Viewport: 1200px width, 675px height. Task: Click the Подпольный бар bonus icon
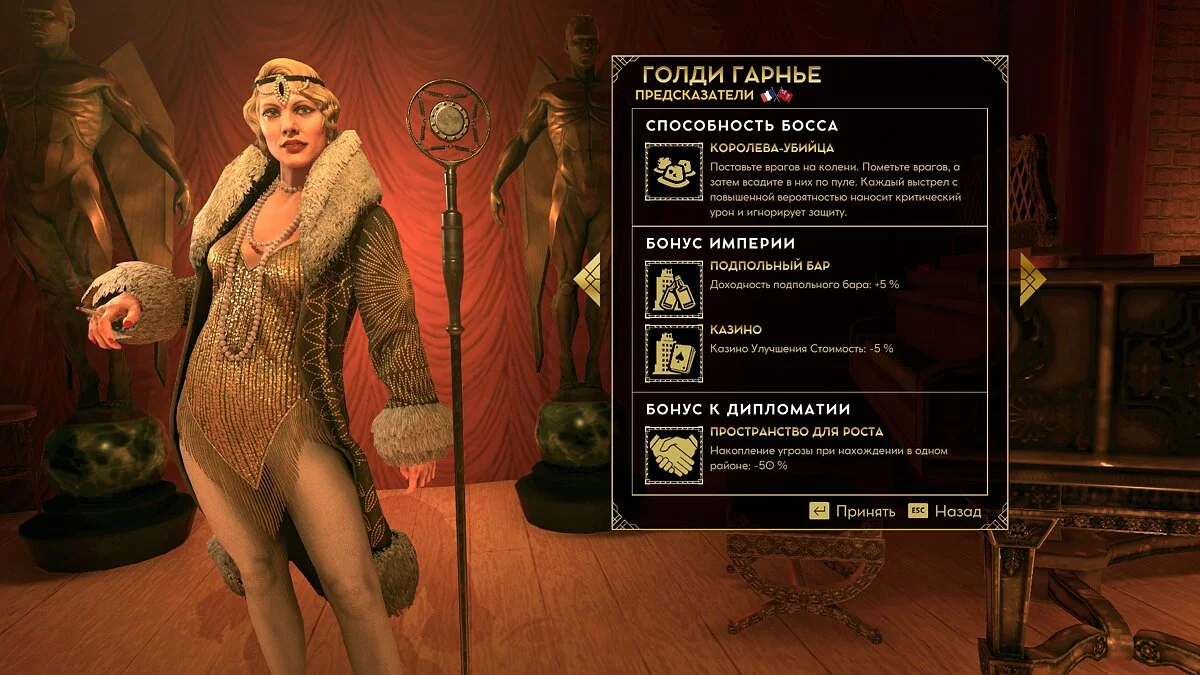(x=673, y=290)
